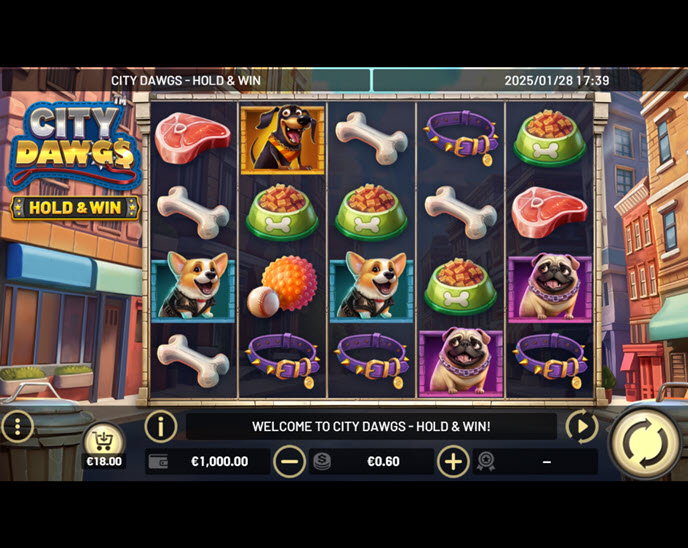The image size is (688, 548).
Task: Increase the bet with the plus button
Action: point(453,461)
